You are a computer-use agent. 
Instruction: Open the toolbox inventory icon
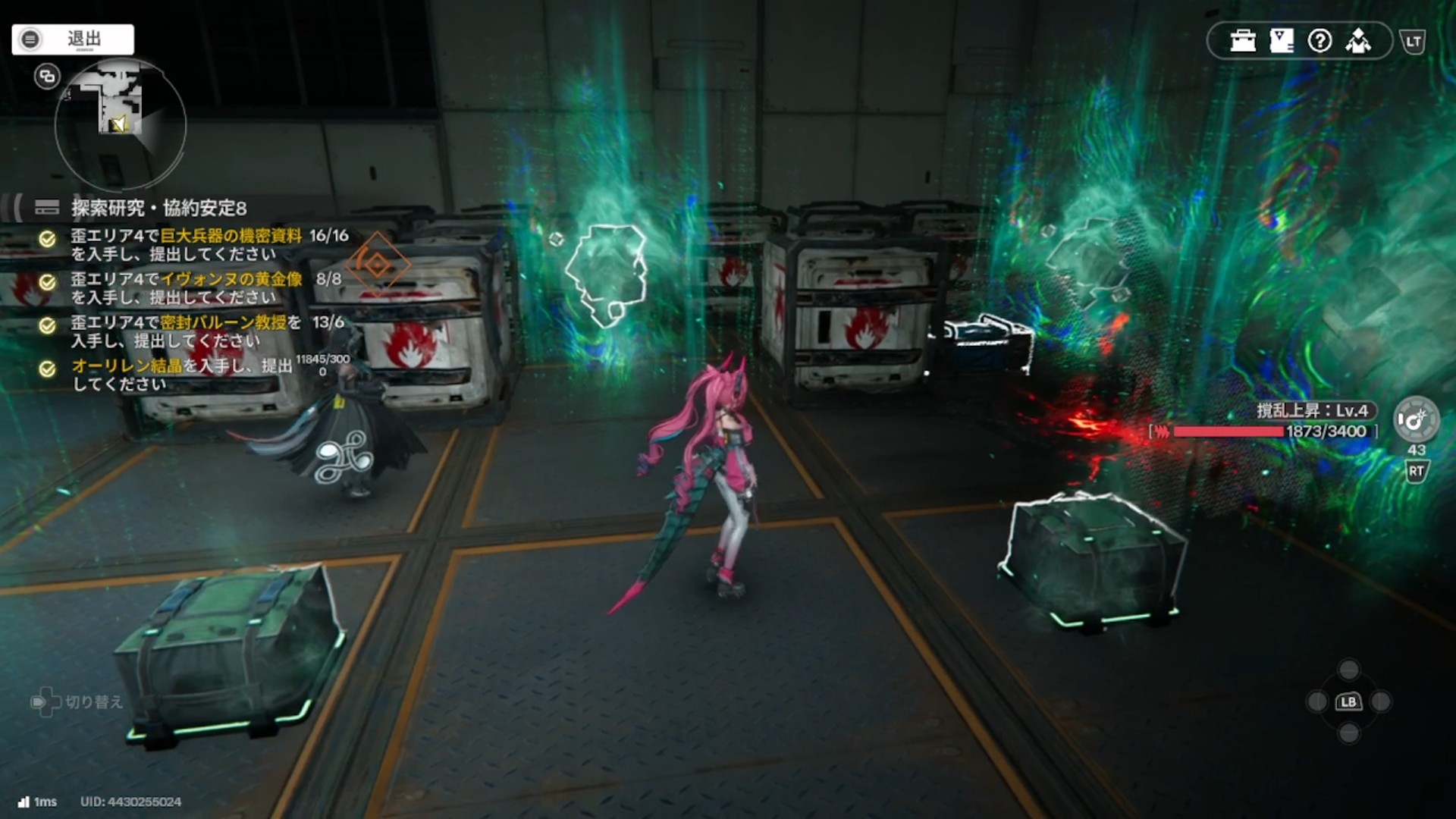[1243, 41]
